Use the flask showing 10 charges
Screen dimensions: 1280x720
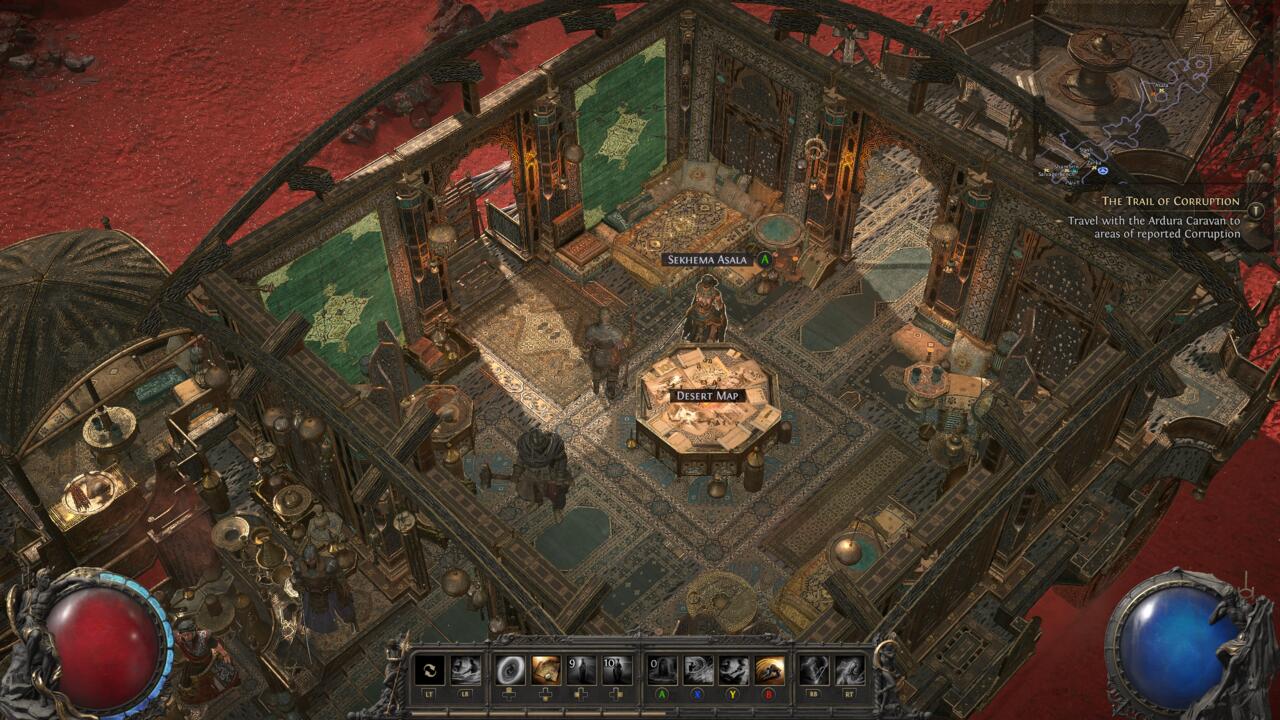tap(616, 670)
